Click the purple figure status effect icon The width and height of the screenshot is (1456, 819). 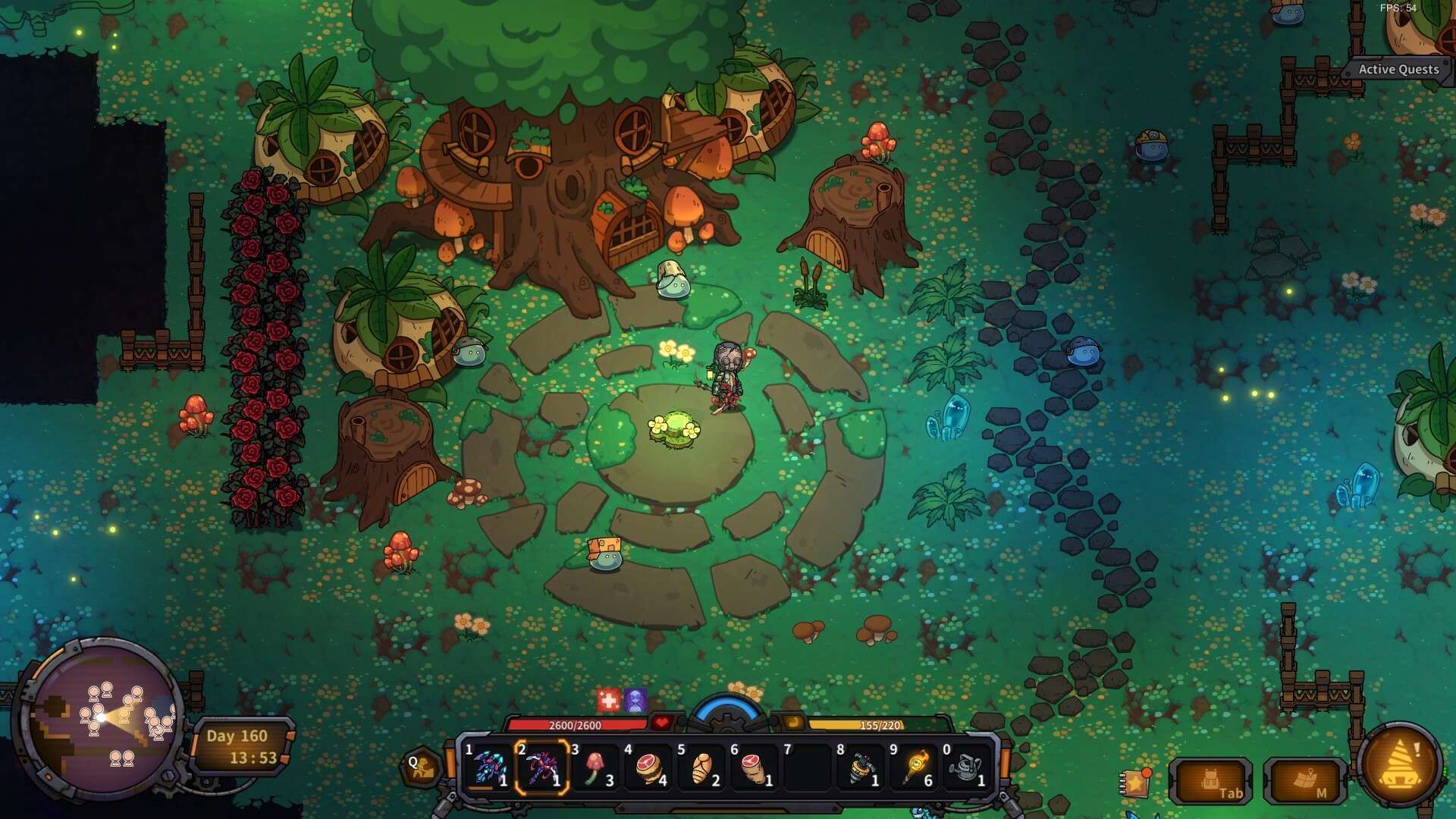point(635,700)
